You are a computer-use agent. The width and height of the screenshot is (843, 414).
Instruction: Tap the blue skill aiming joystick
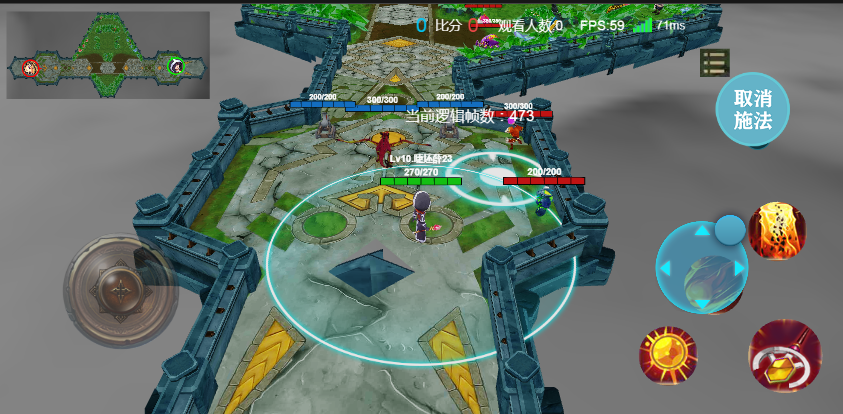[x=702, y=268]
